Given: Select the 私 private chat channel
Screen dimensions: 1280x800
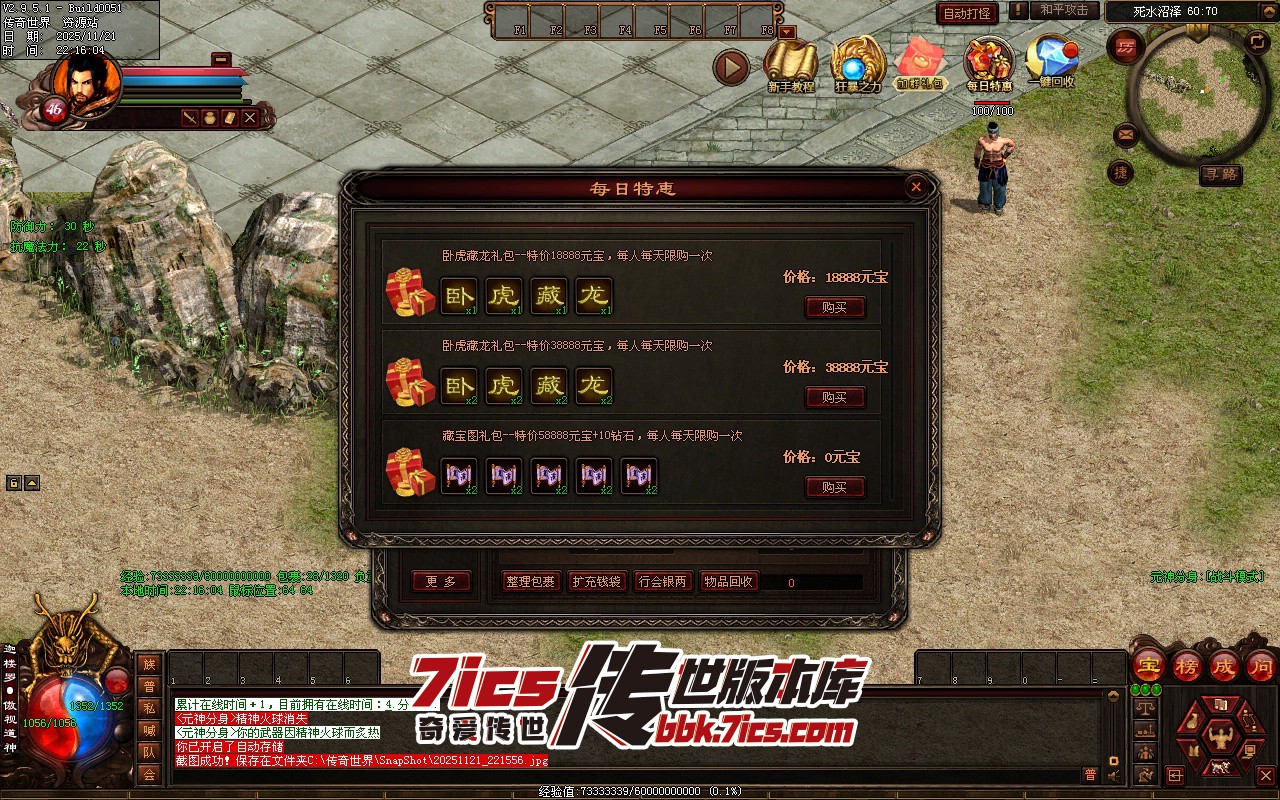Looking at the screenshot, I should pos(149,708).
